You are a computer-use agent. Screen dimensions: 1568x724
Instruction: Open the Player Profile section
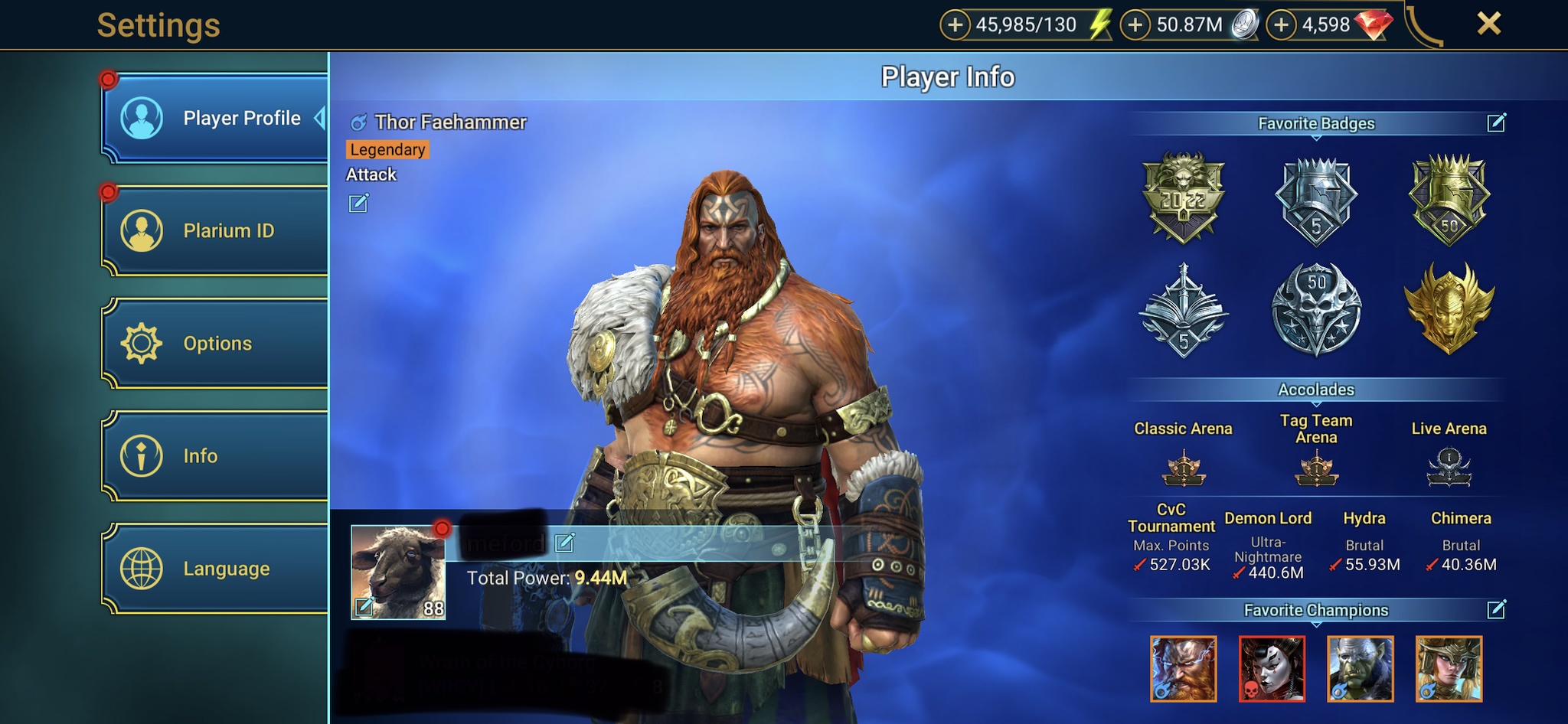click(214, 119)
